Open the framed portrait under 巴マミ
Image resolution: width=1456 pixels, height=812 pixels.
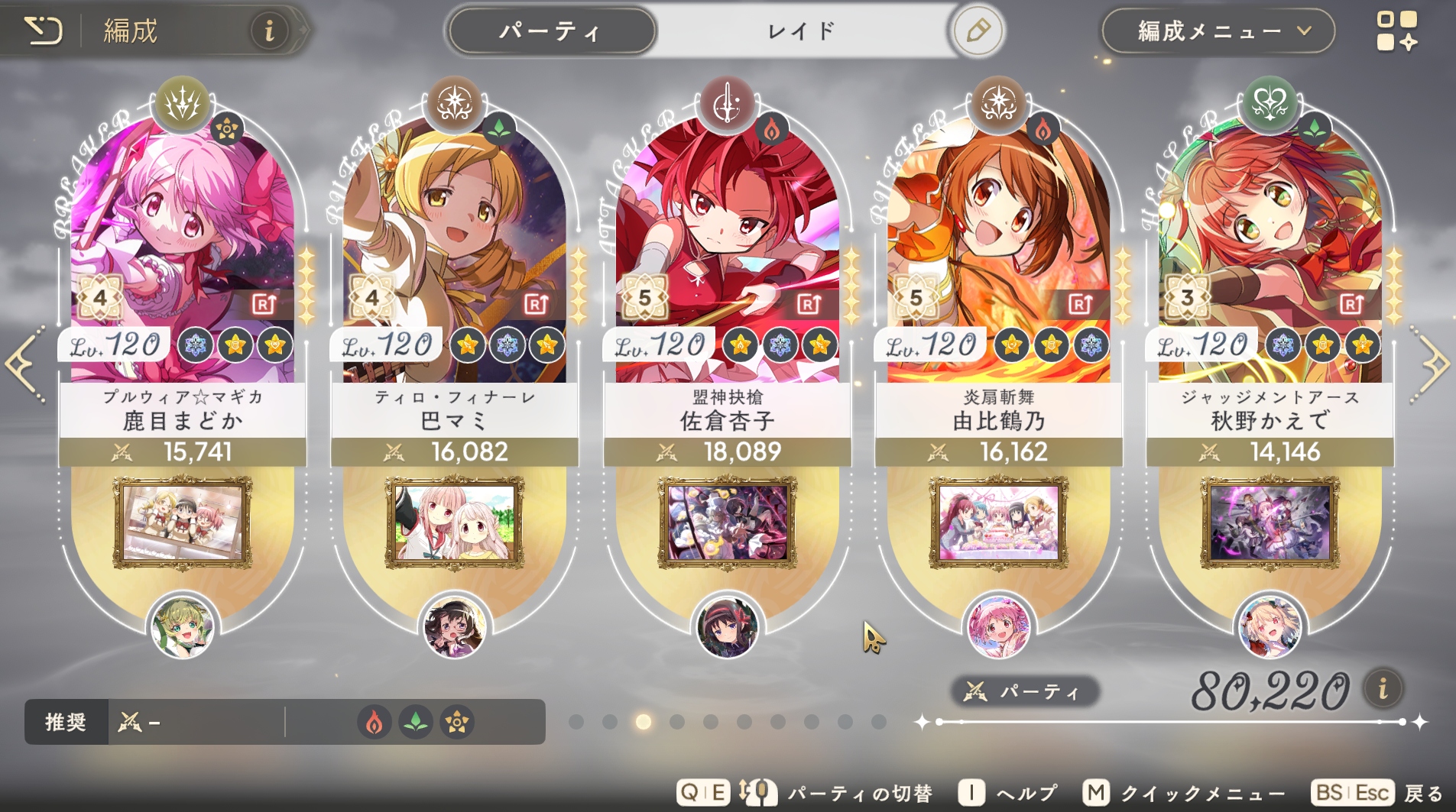pyautogui.click(x=454, y=523)
